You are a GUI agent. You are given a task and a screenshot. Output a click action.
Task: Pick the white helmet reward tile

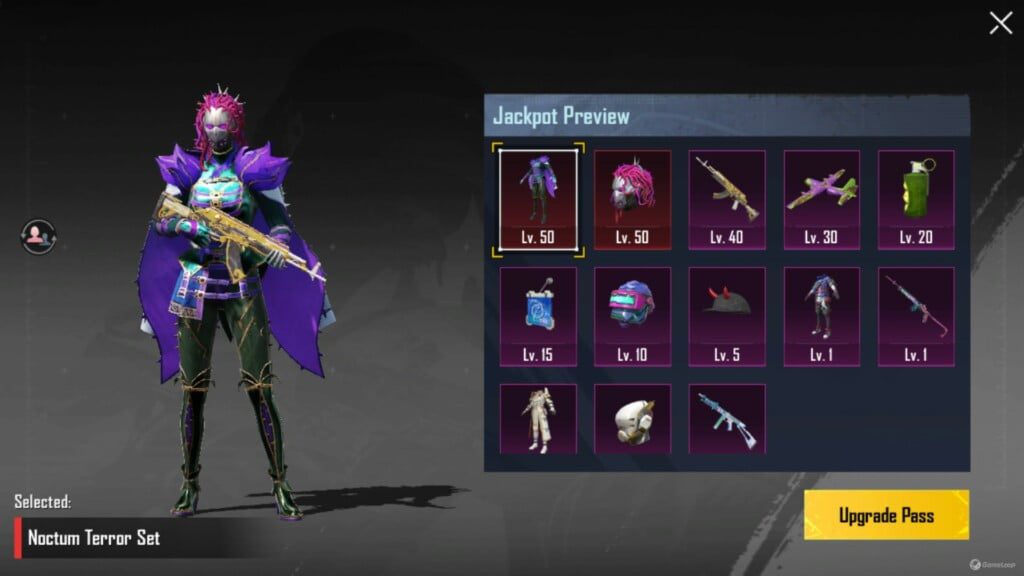(632, 420)
